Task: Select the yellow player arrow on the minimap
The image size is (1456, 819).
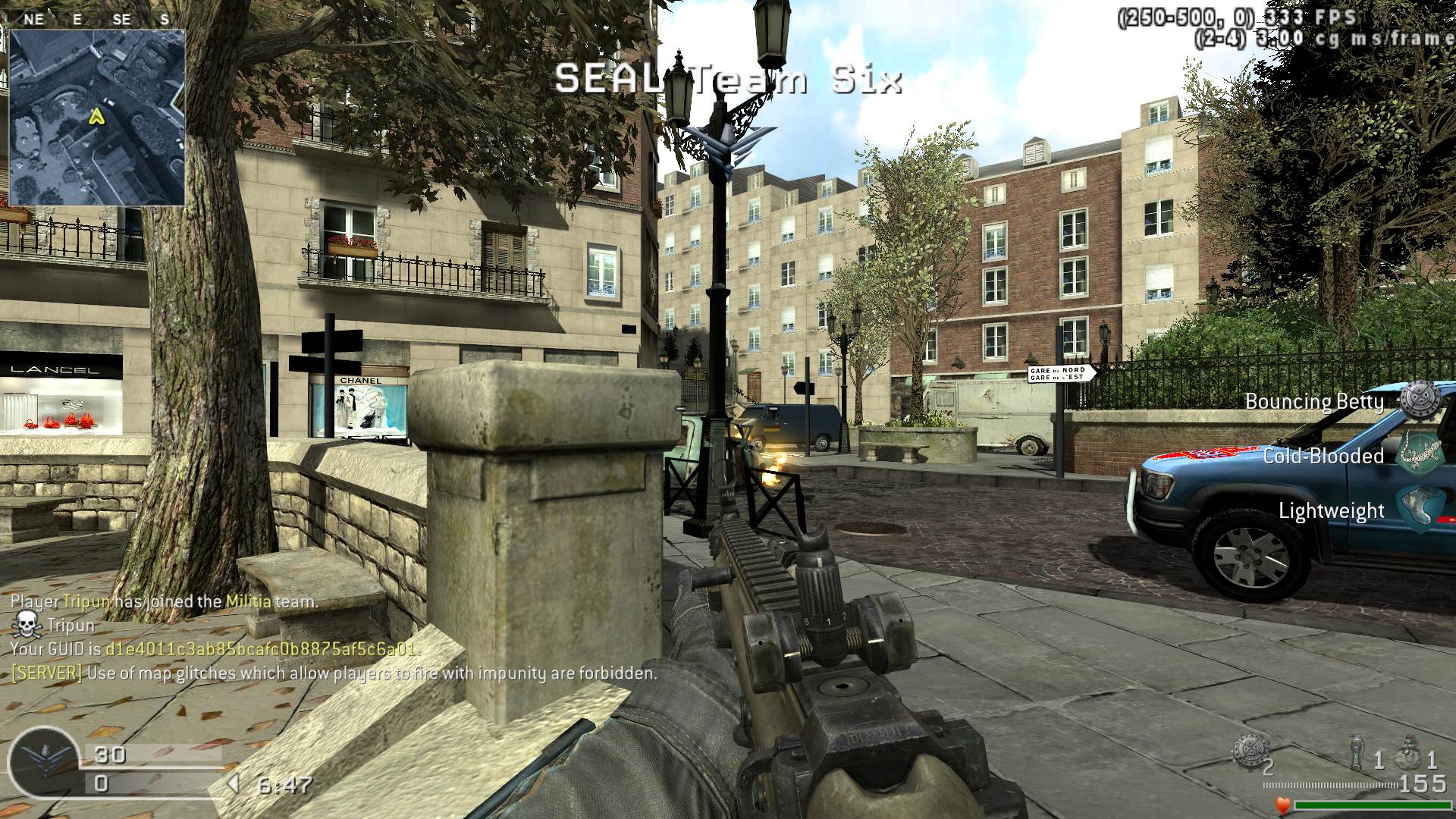Action: coord(96,116)
